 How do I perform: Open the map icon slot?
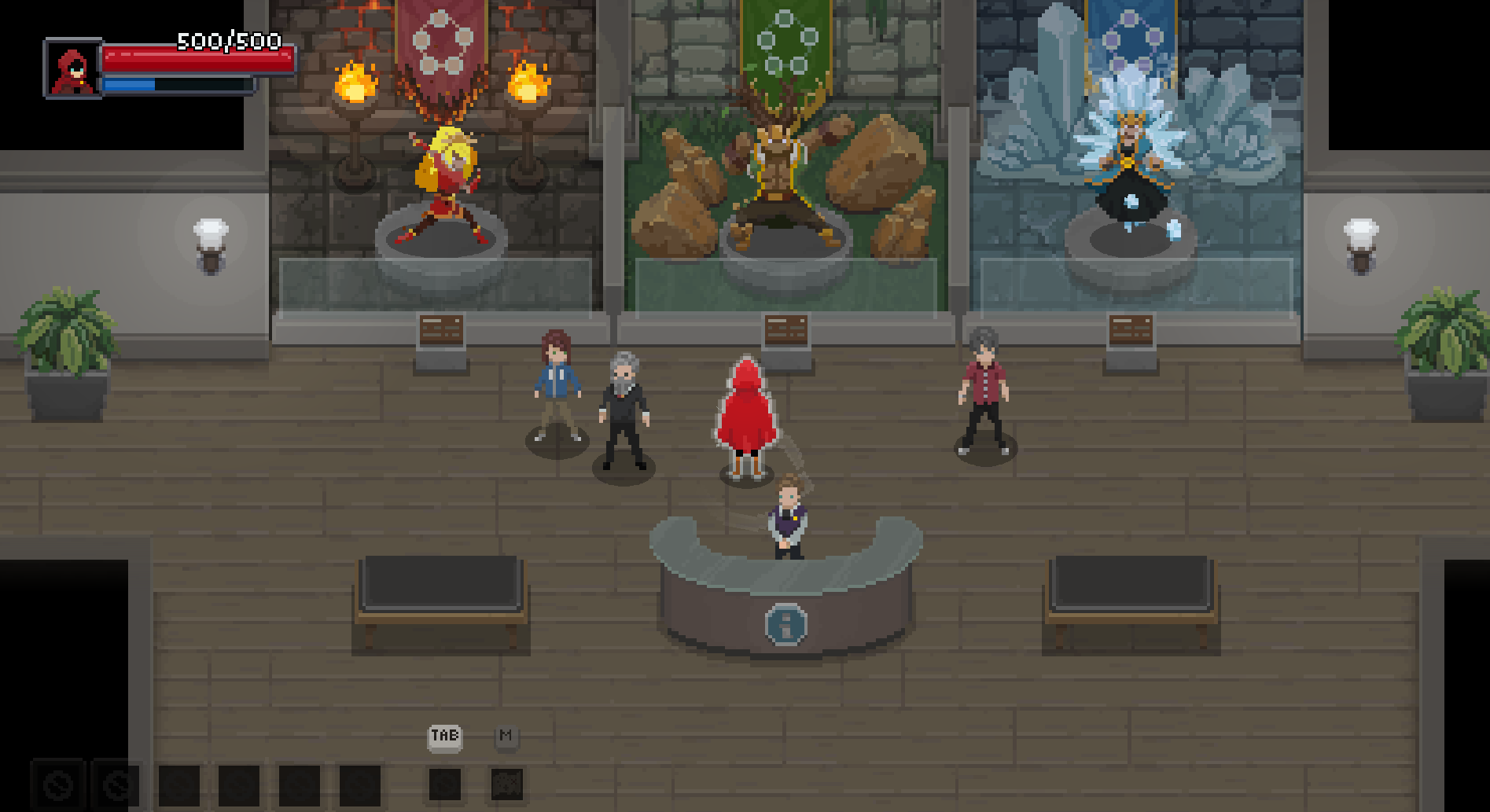pos(507,784)
